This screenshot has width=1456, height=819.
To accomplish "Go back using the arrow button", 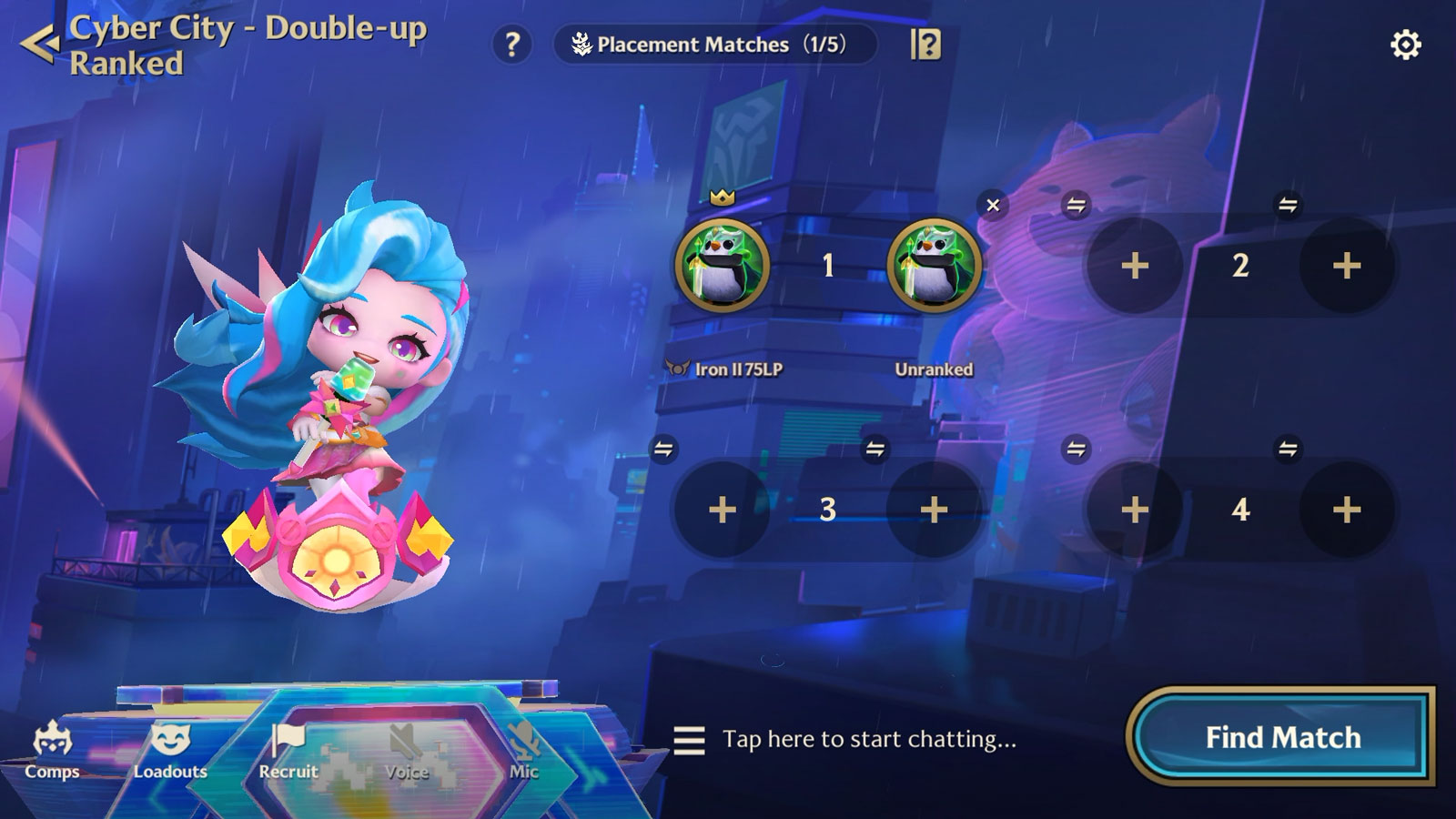I will (40, 44).
